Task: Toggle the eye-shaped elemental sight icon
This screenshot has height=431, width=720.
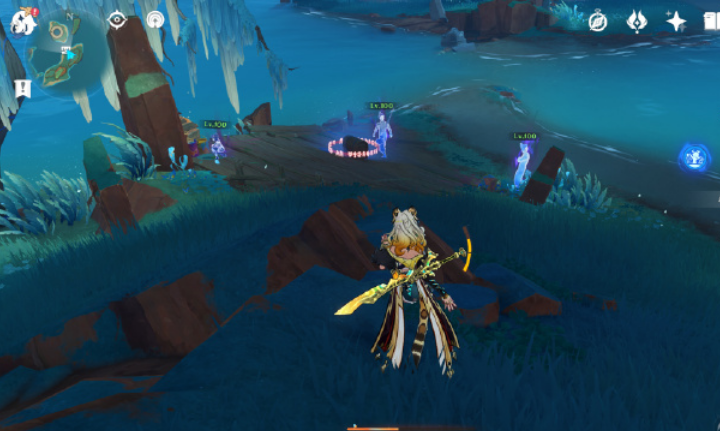Action: tap(117, 20)
